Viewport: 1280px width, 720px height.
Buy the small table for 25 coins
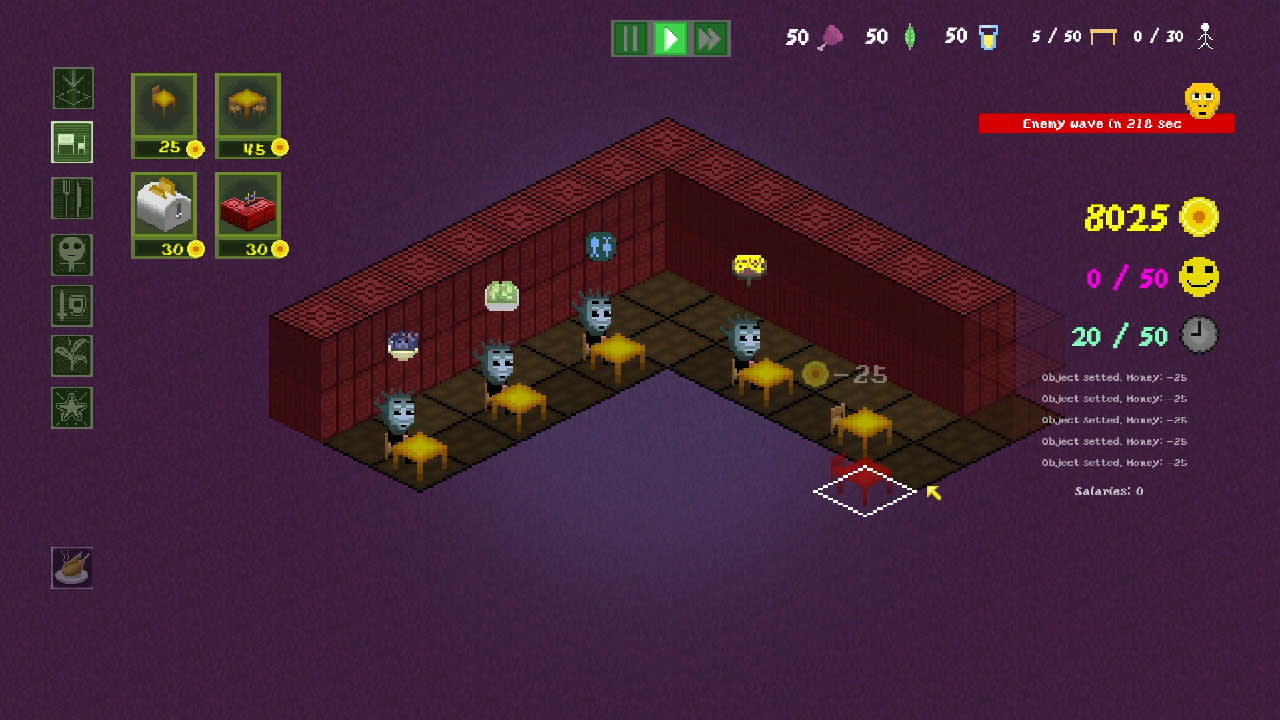[x=166, y=110]
